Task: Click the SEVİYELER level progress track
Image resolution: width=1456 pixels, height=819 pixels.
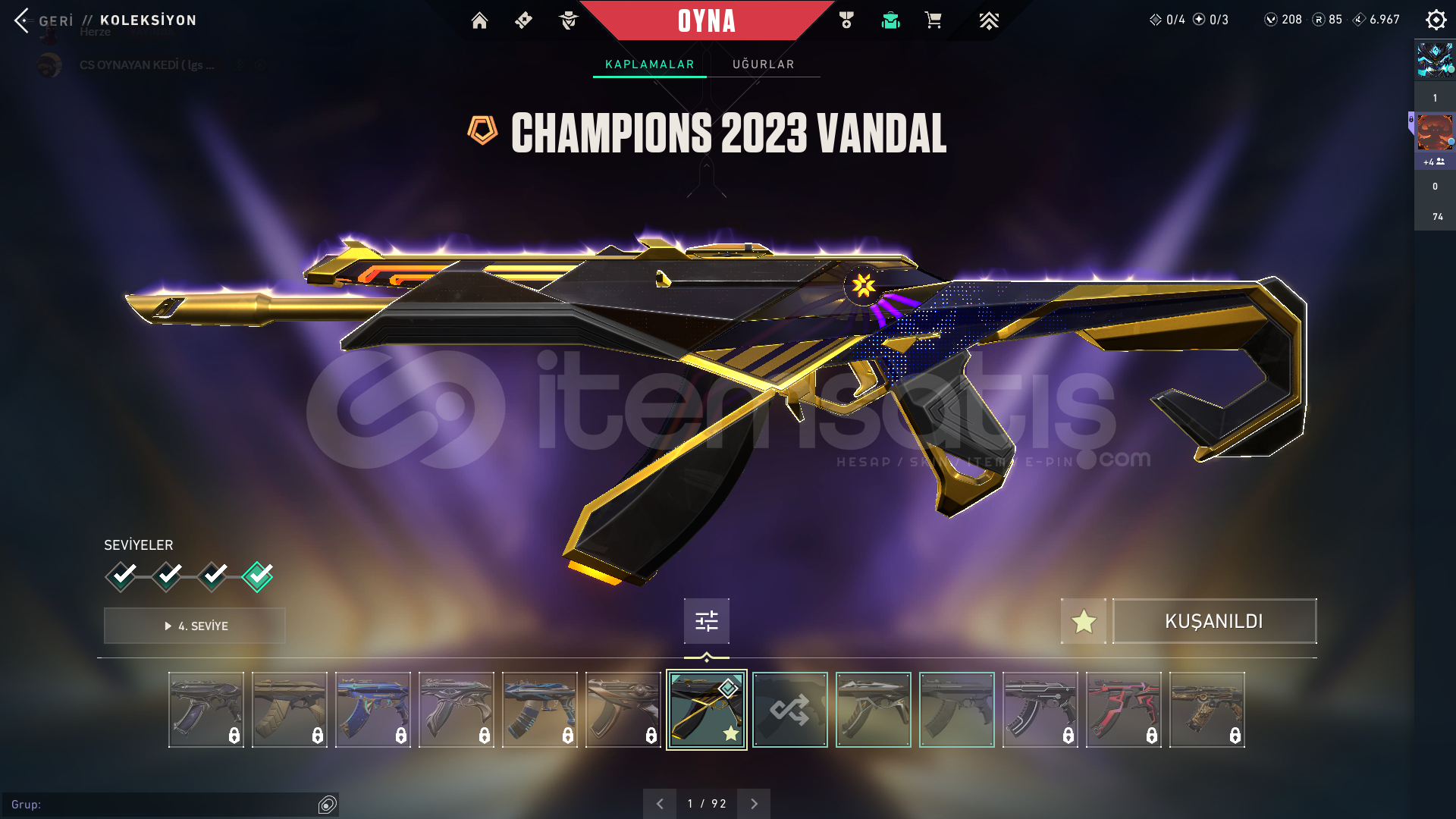Action: click(x=190, y=576)
